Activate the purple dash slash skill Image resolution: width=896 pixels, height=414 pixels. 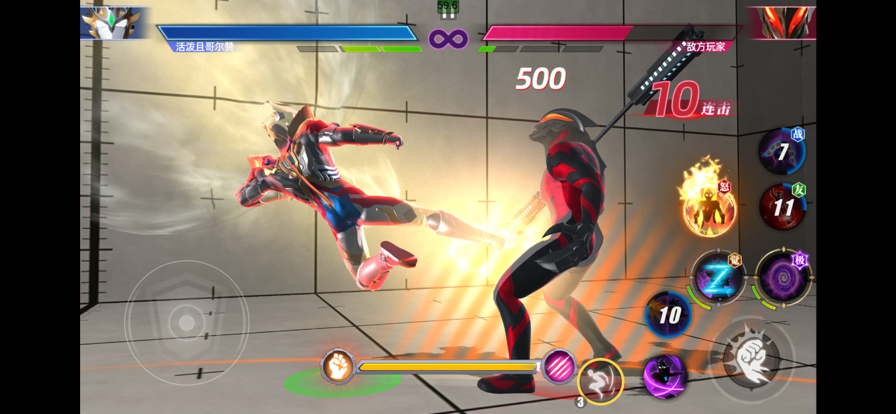pyautogui.click(x=663, y=376)
